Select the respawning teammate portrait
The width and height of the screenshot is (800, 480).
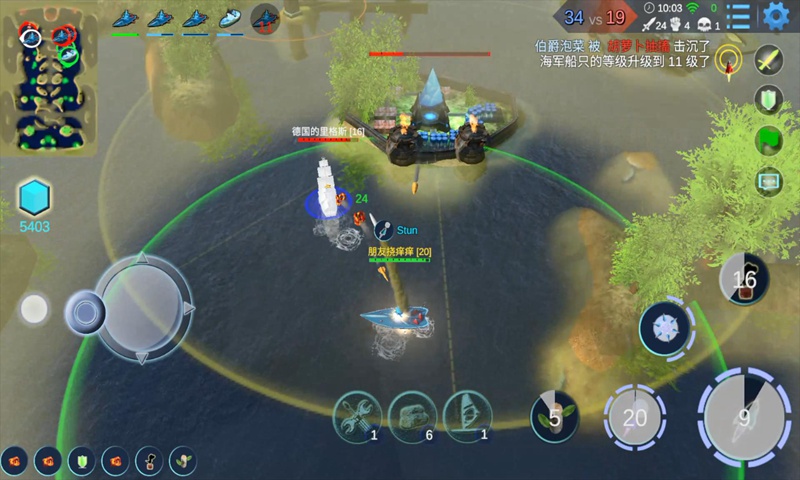265,18
